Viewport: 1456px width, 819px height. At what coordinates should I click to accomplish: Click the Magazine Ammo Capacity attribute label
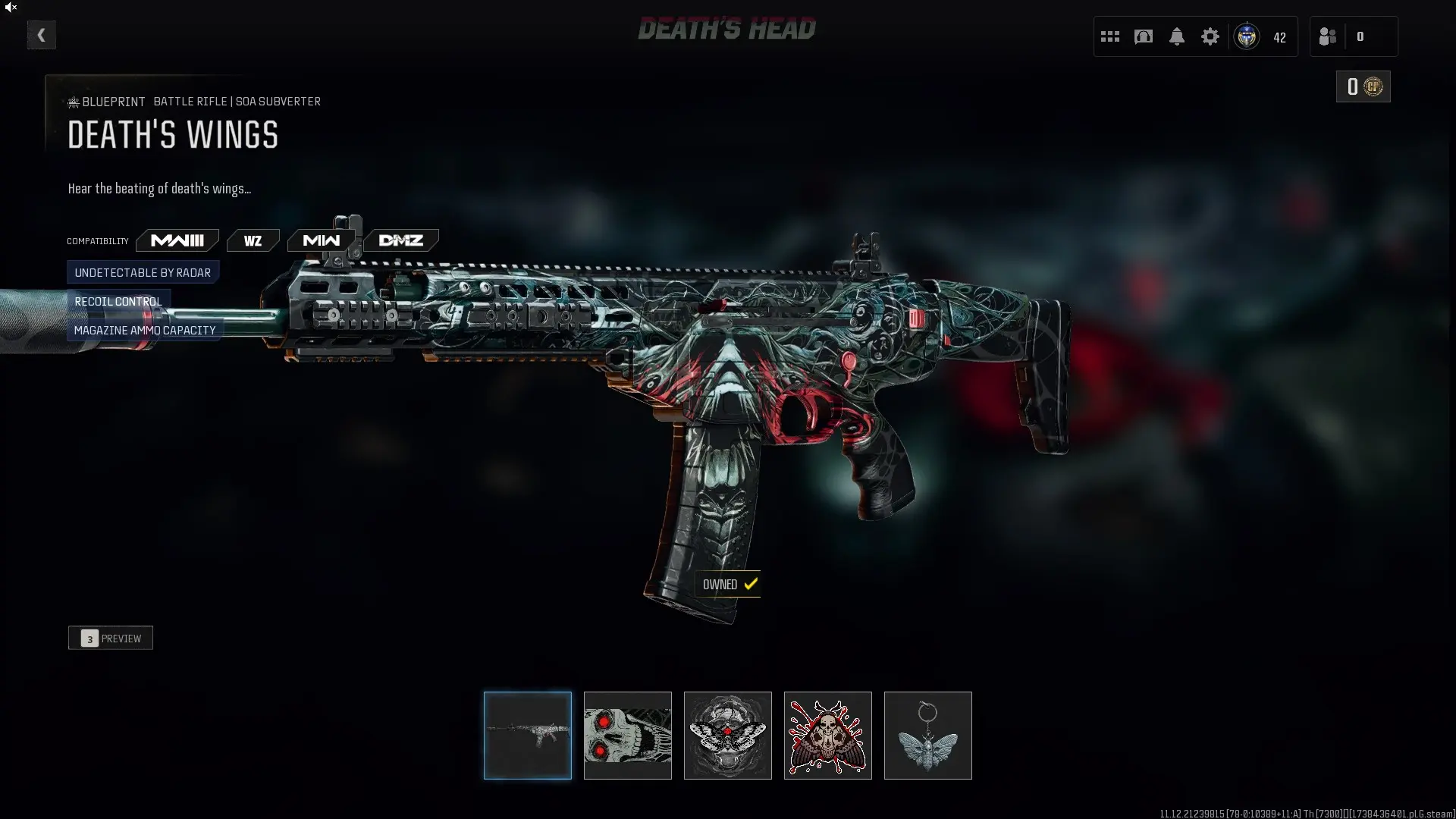tap(144, 330)
